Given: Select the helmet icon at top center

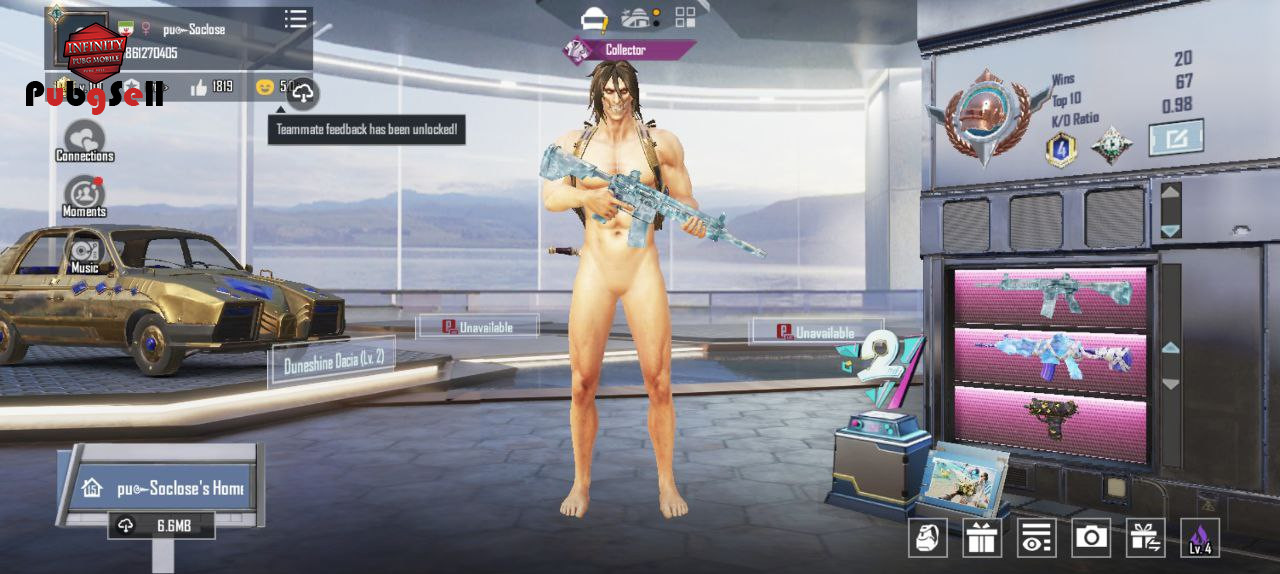Looking at the screenshot, I should tap(595, 18).
